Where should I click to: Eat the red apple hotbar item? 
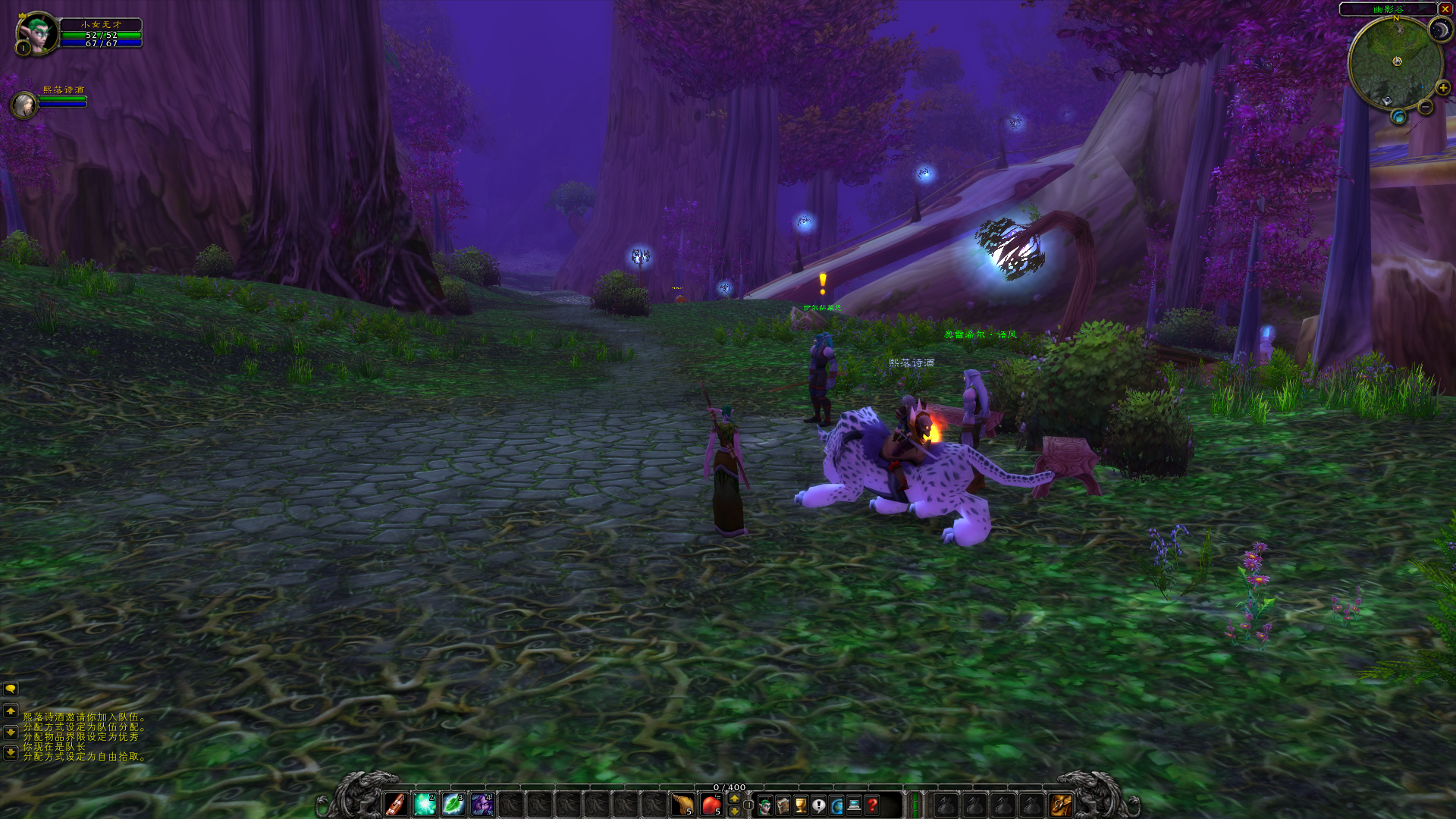tap(711, 804)
